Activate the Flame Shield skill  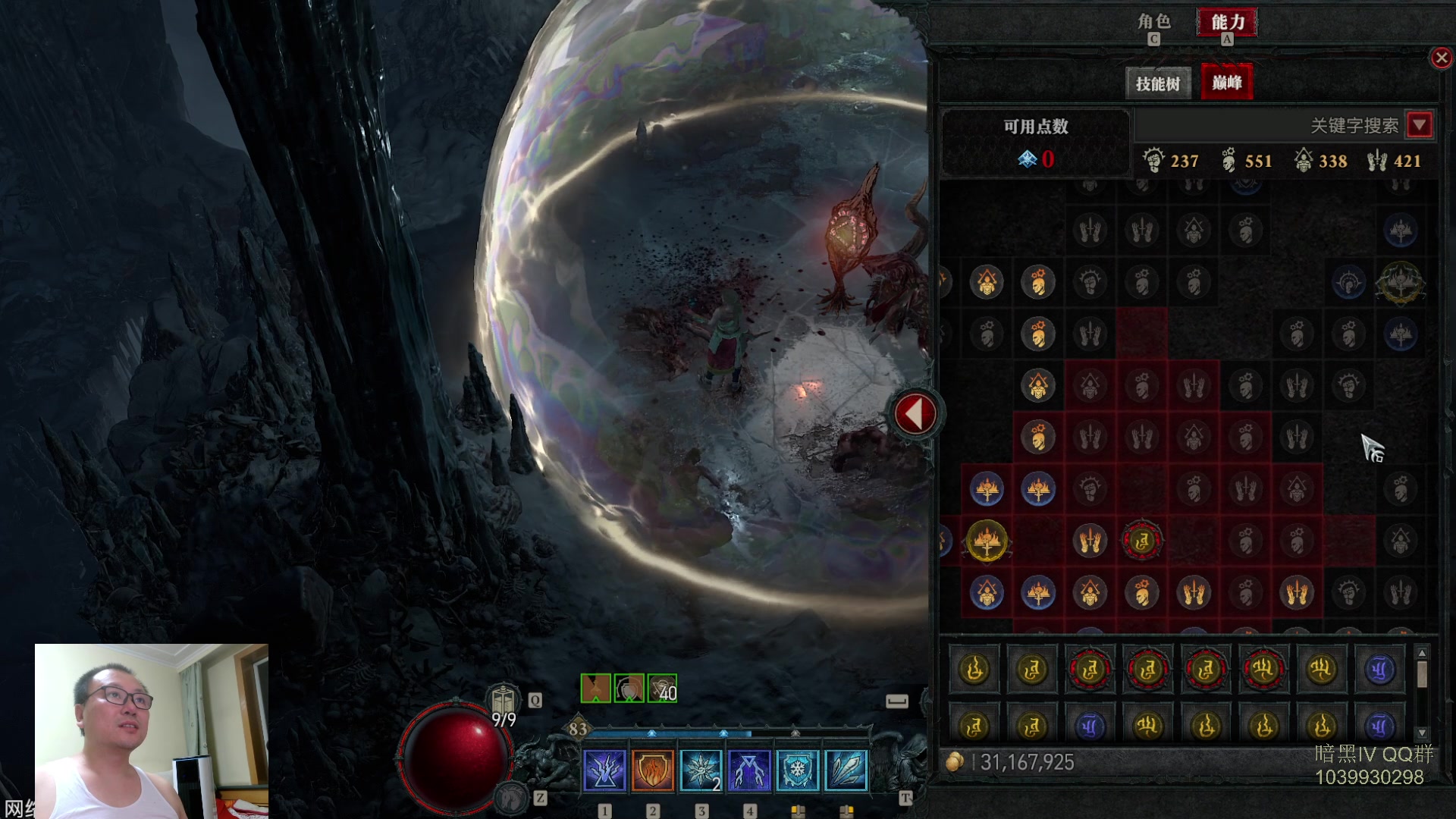652,770
